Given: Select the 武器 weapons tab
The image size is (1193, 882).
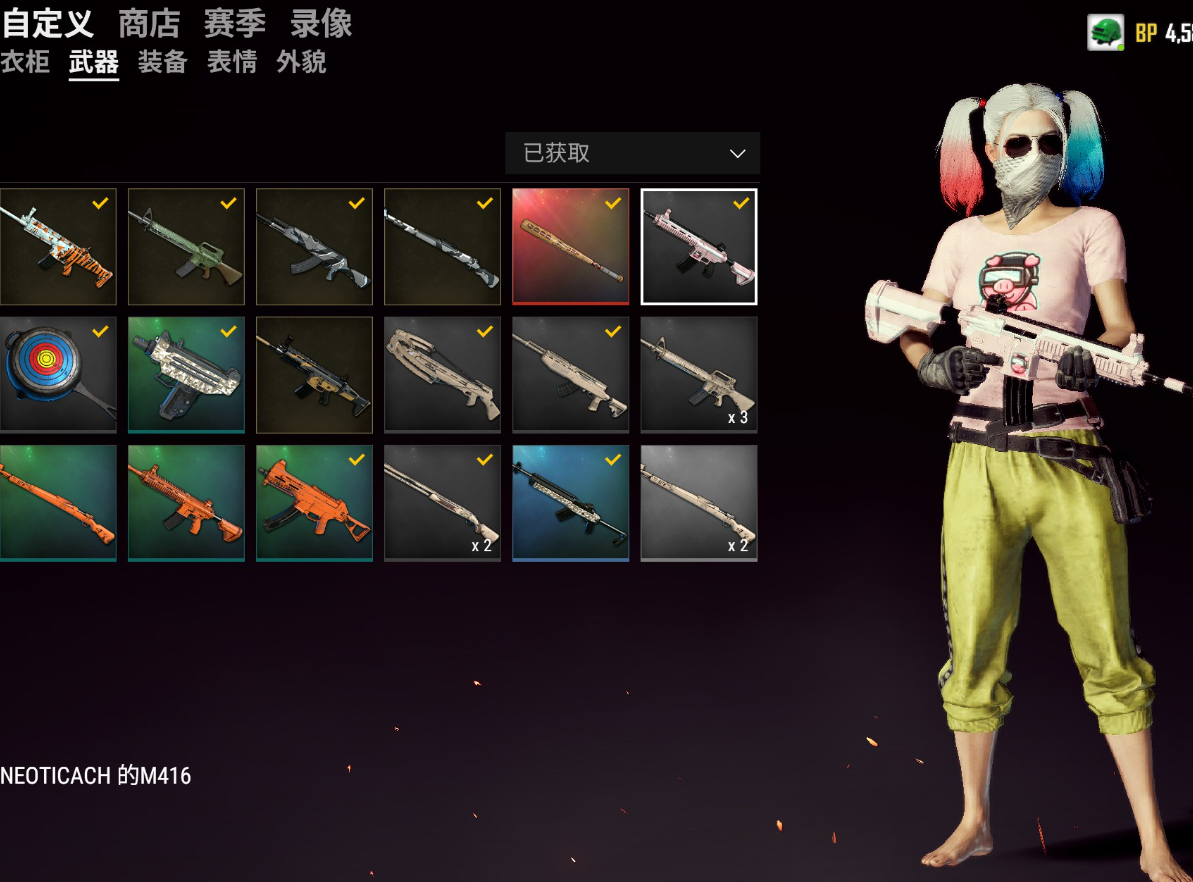Looking at the screenshot, I should tap(94, 62).
